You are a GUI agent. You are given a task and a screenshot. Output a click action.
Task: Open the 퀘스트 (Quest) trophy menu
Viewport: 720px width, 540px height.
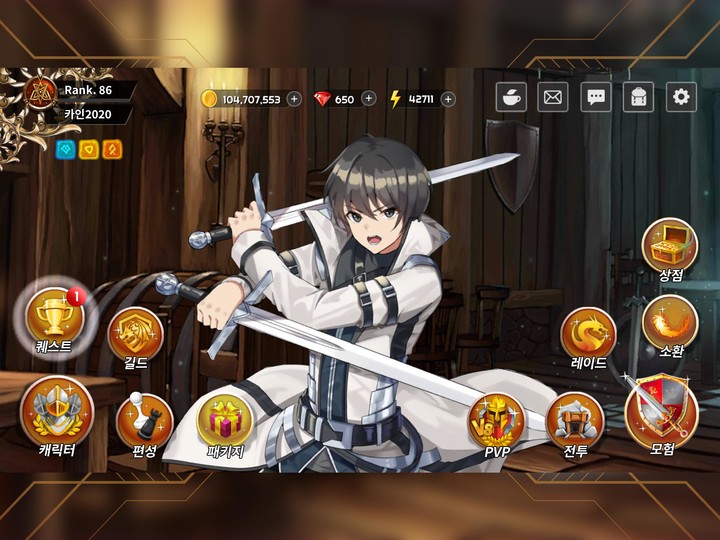[x=54, y=317]
